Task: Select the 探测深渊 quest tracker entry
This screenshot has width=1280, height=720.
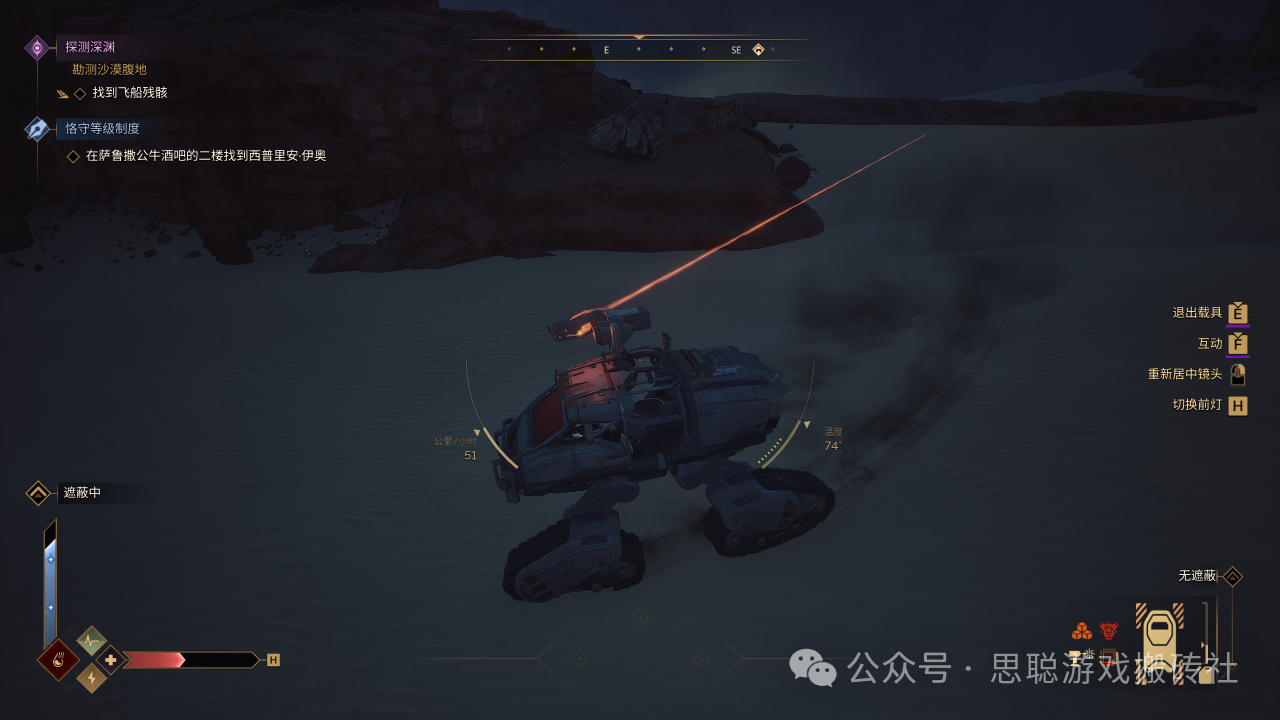Action: tap(88, 47)
